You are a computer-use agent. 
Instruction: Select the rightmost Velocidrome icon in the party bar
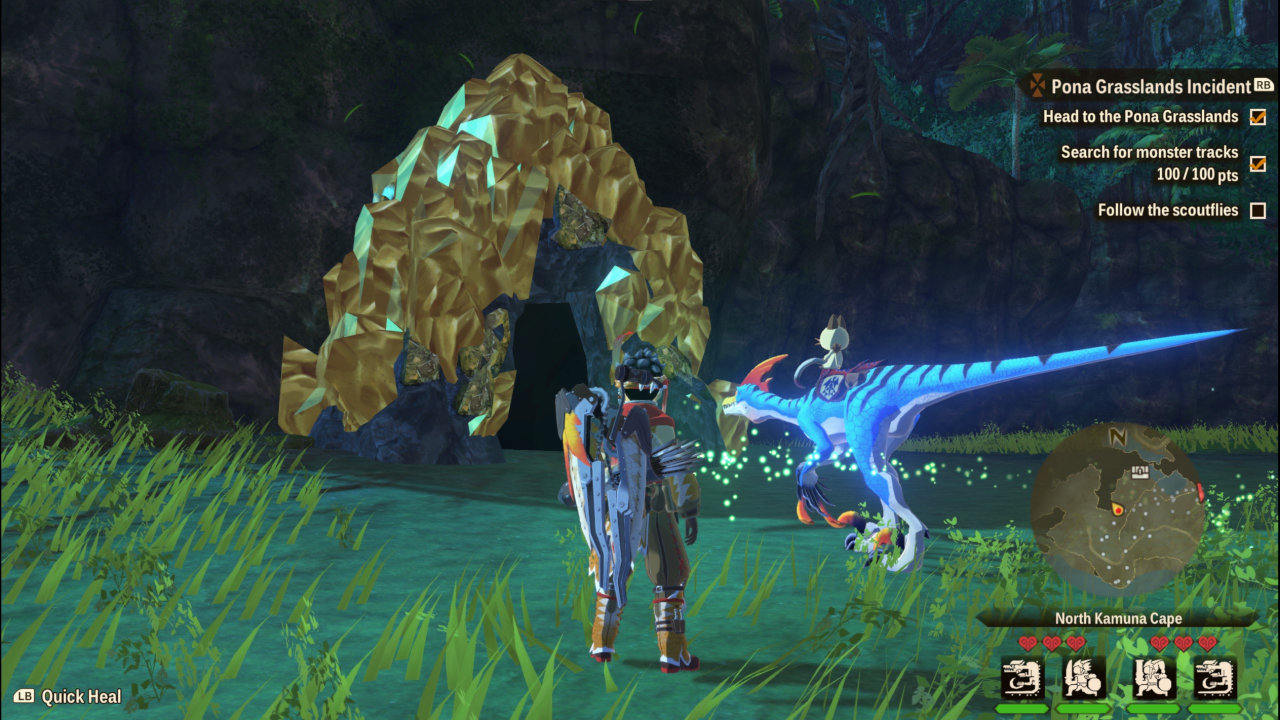(x=1216, y=679)
